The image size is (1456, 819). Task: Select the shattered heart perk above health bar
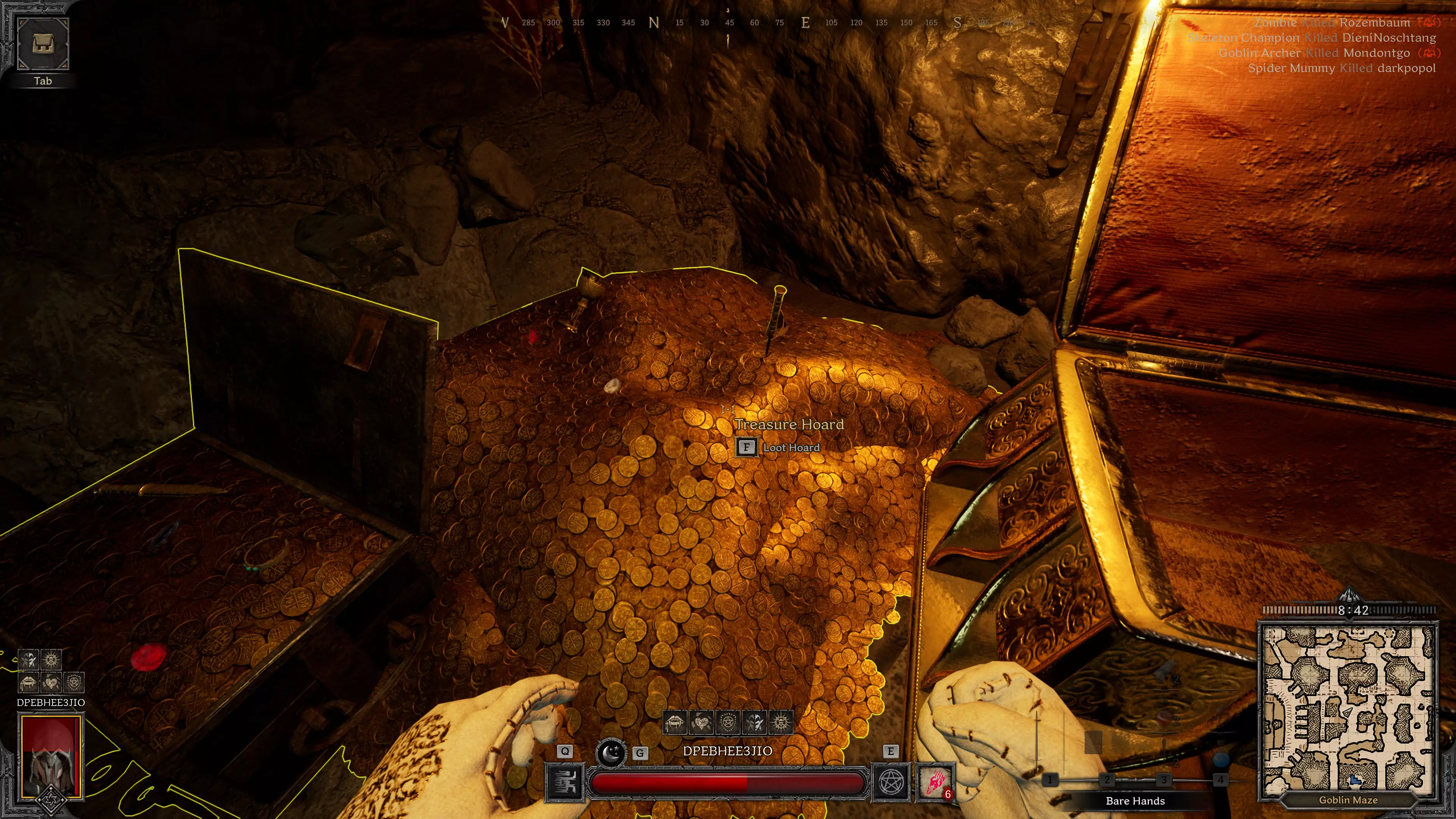pos(701,722)
